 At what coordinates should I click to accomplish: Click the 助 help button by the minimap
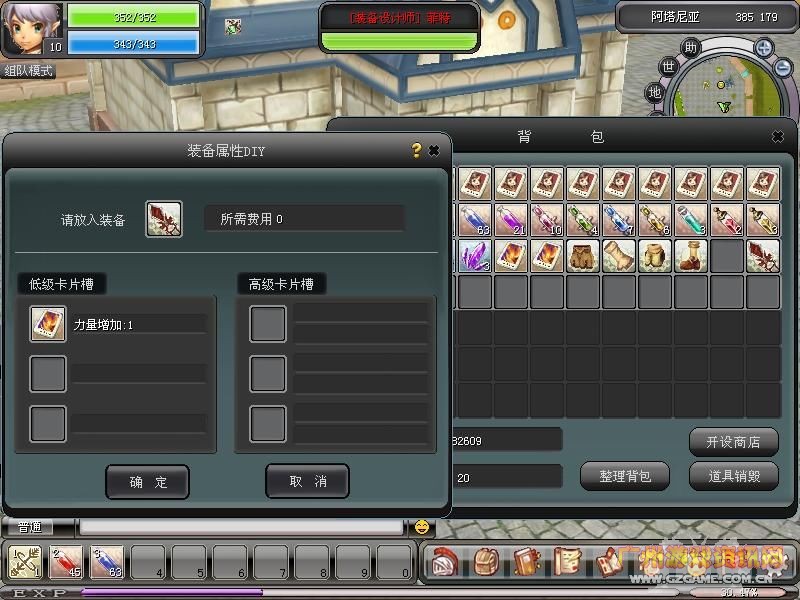[x=690, y=47]
